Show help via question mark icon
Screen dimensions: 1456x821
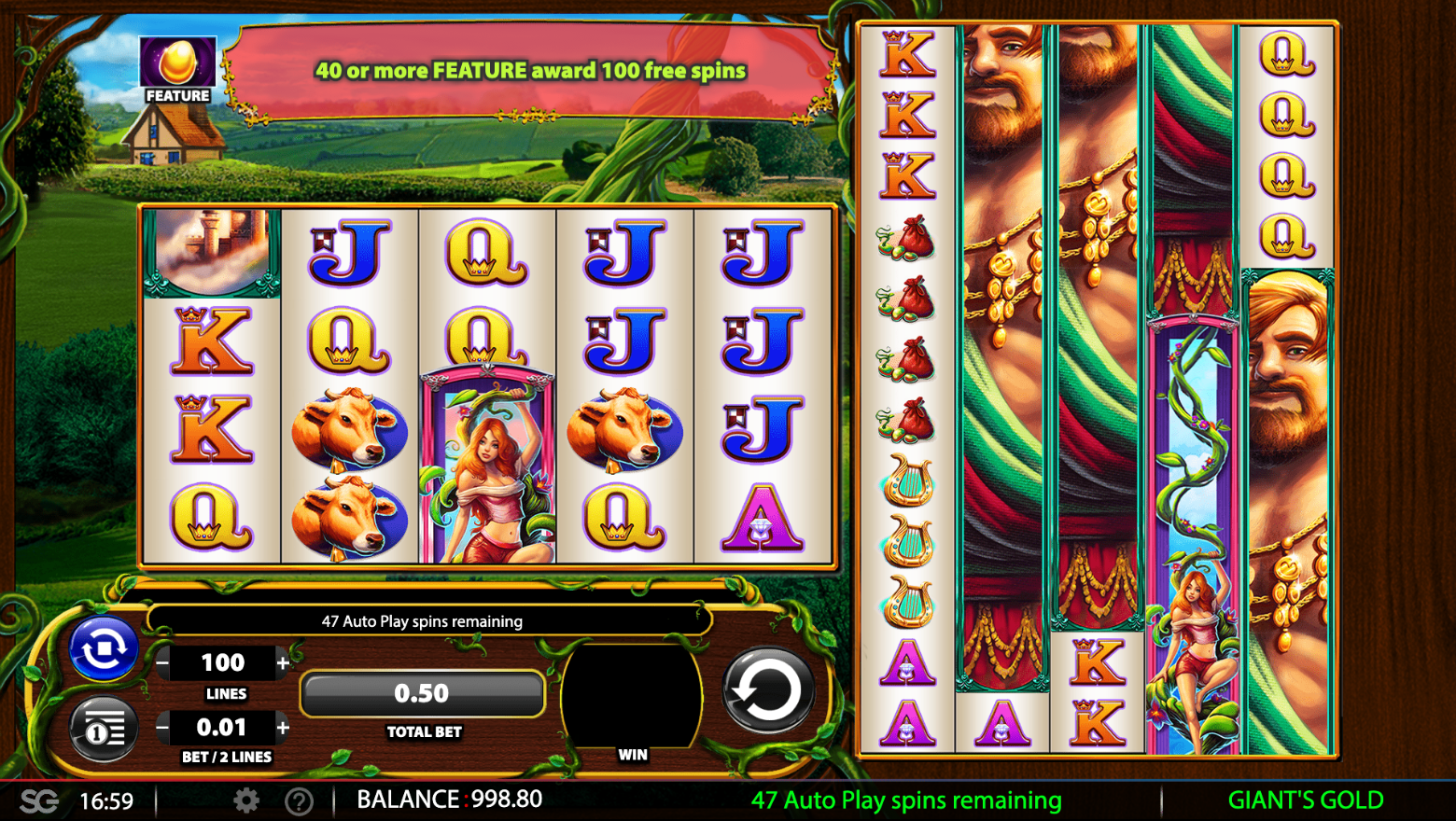coord(299,800)
